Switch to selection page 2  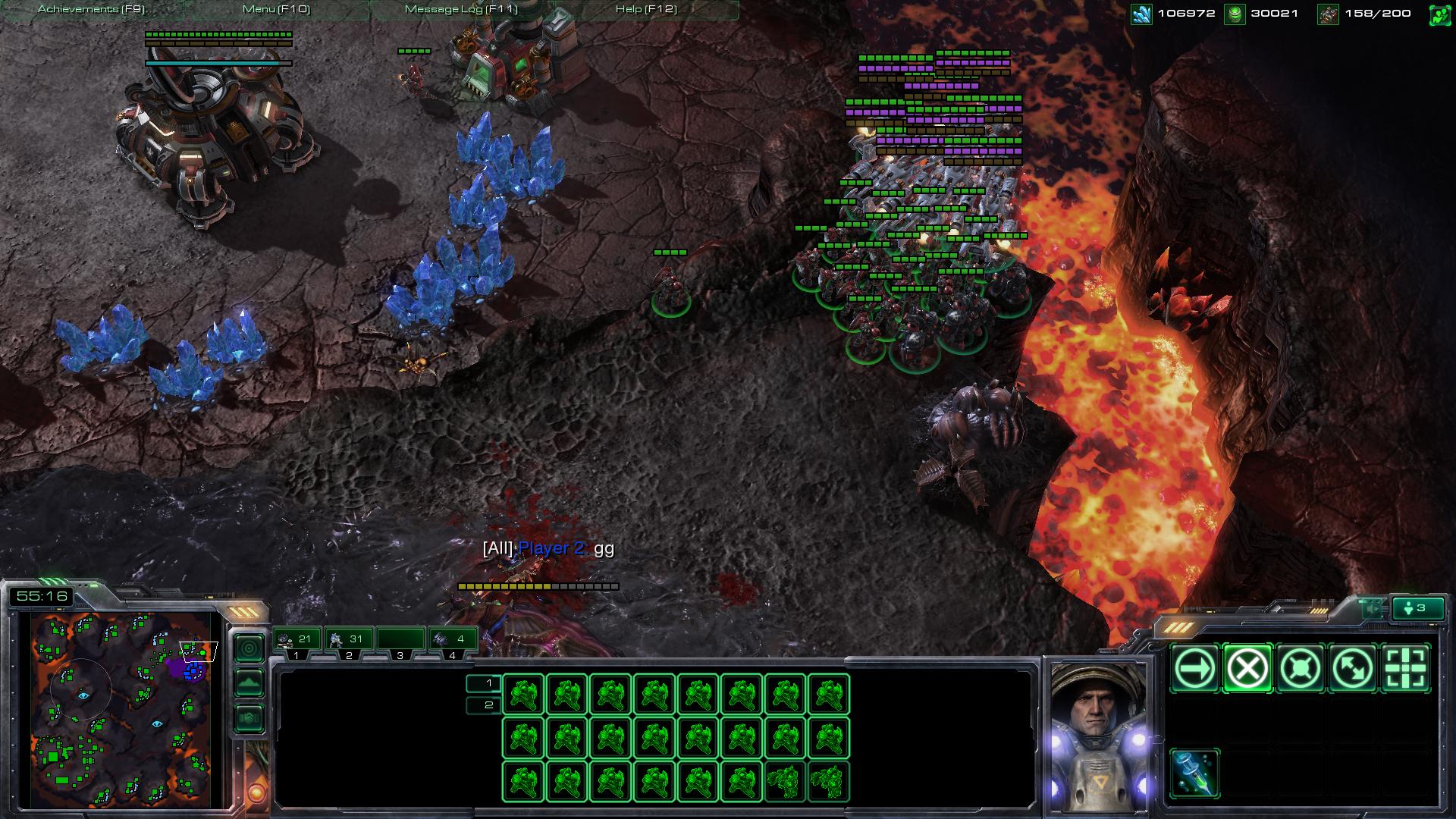484,705
